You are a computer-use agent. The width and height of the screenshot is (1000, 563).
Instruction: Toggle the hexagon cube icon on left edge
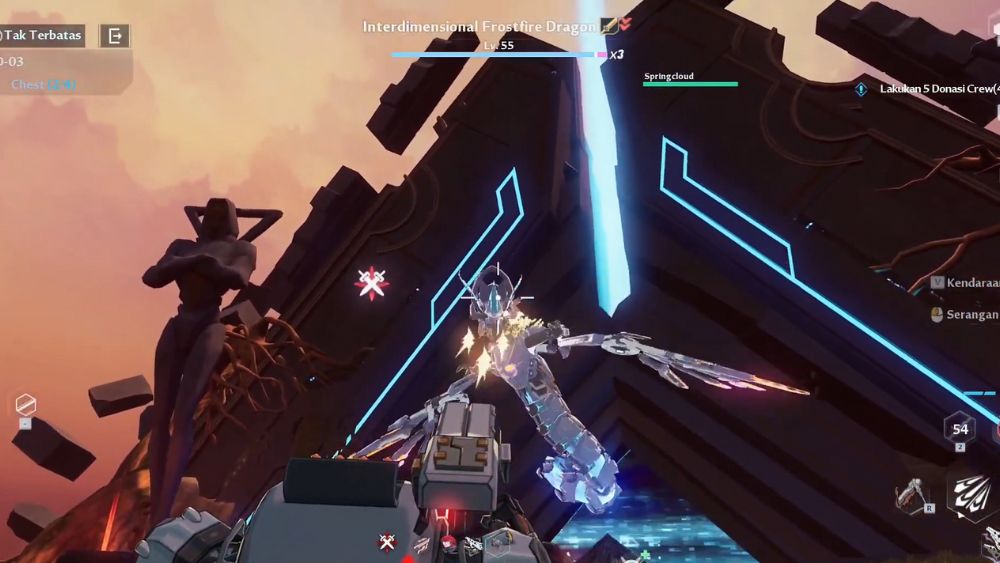(26, 405)
